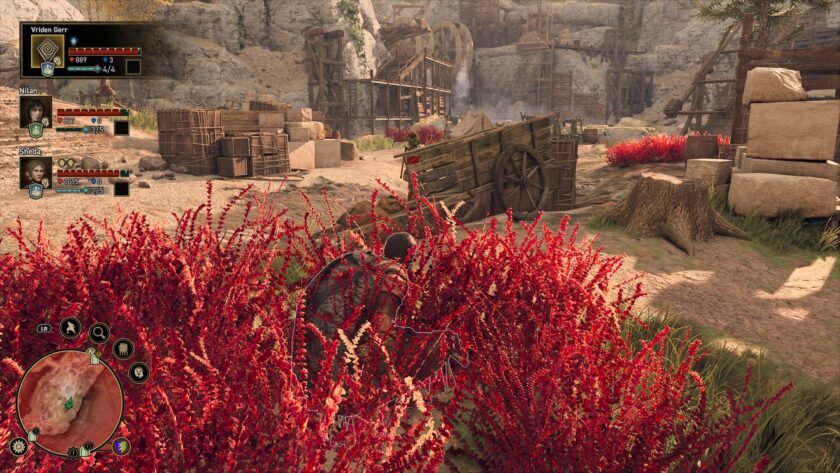Select Sheda's party portrait
Screen dimensions: 840x473
pos(35,171)
